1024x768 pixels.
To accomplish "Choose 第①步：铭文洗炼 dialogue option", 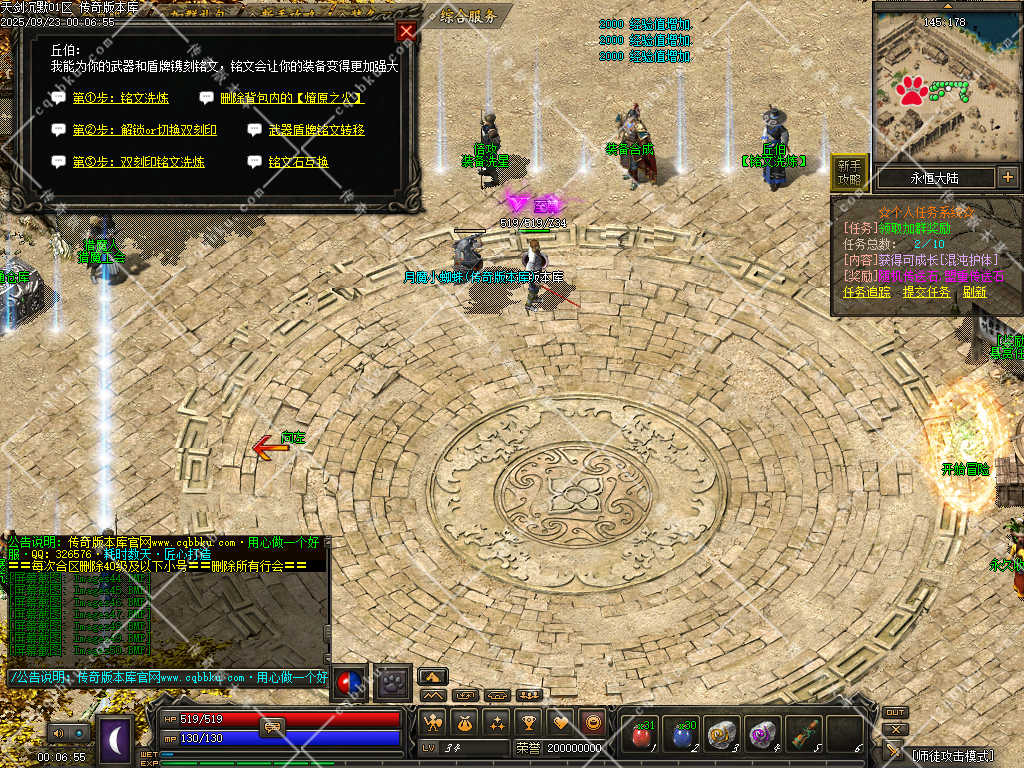I will click(120, 99).
